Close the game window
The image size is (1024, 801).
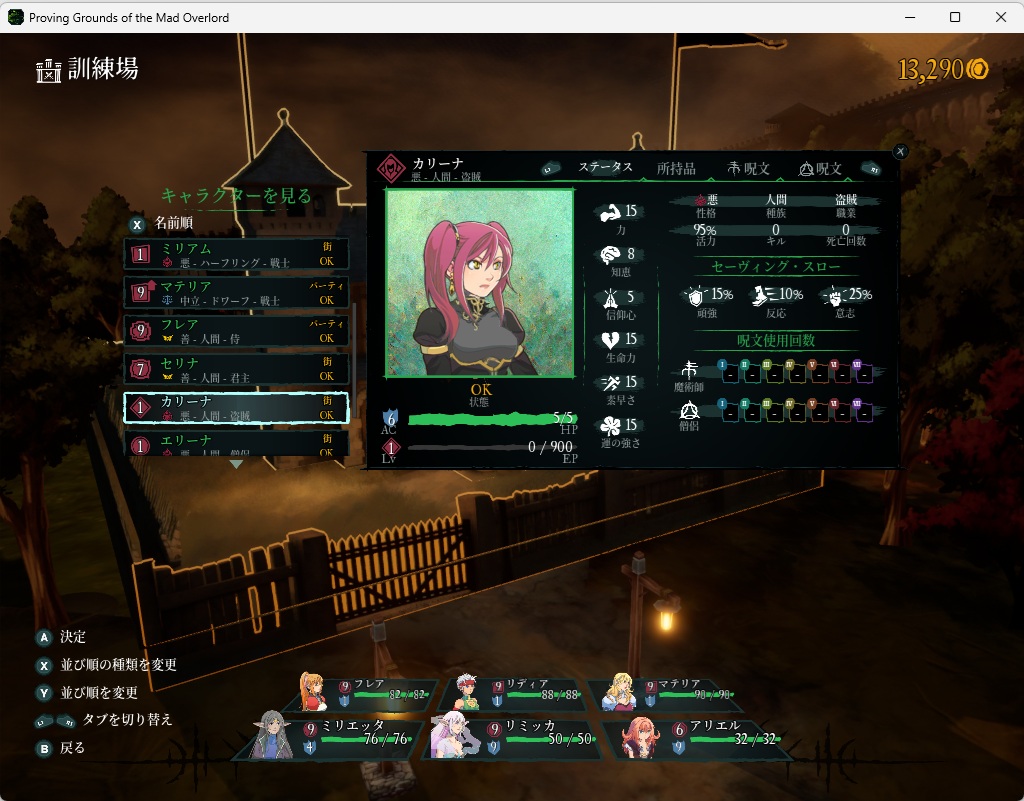(1001, 17)
